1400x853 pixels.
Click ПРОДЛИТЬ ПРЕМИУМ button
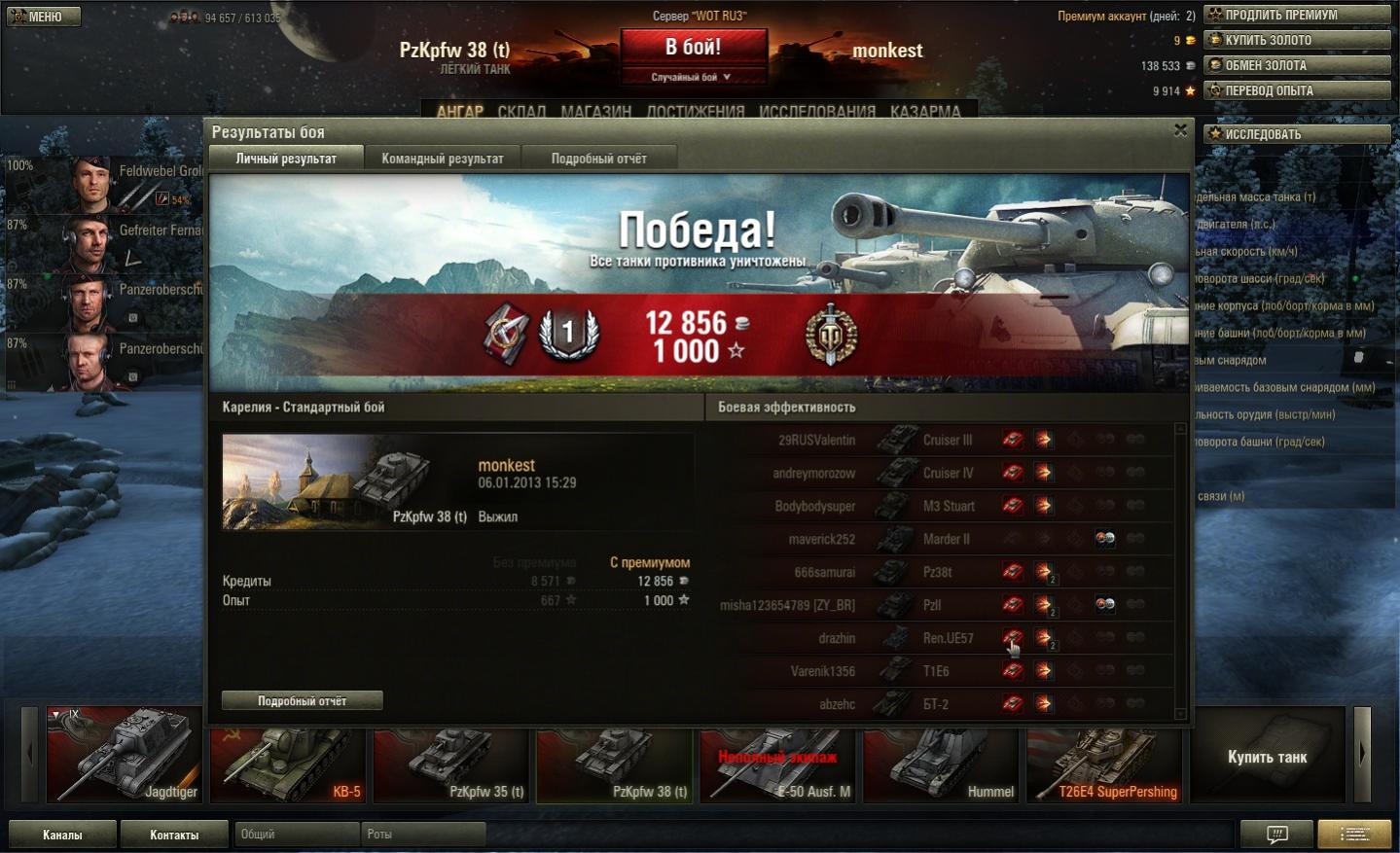1297,15
